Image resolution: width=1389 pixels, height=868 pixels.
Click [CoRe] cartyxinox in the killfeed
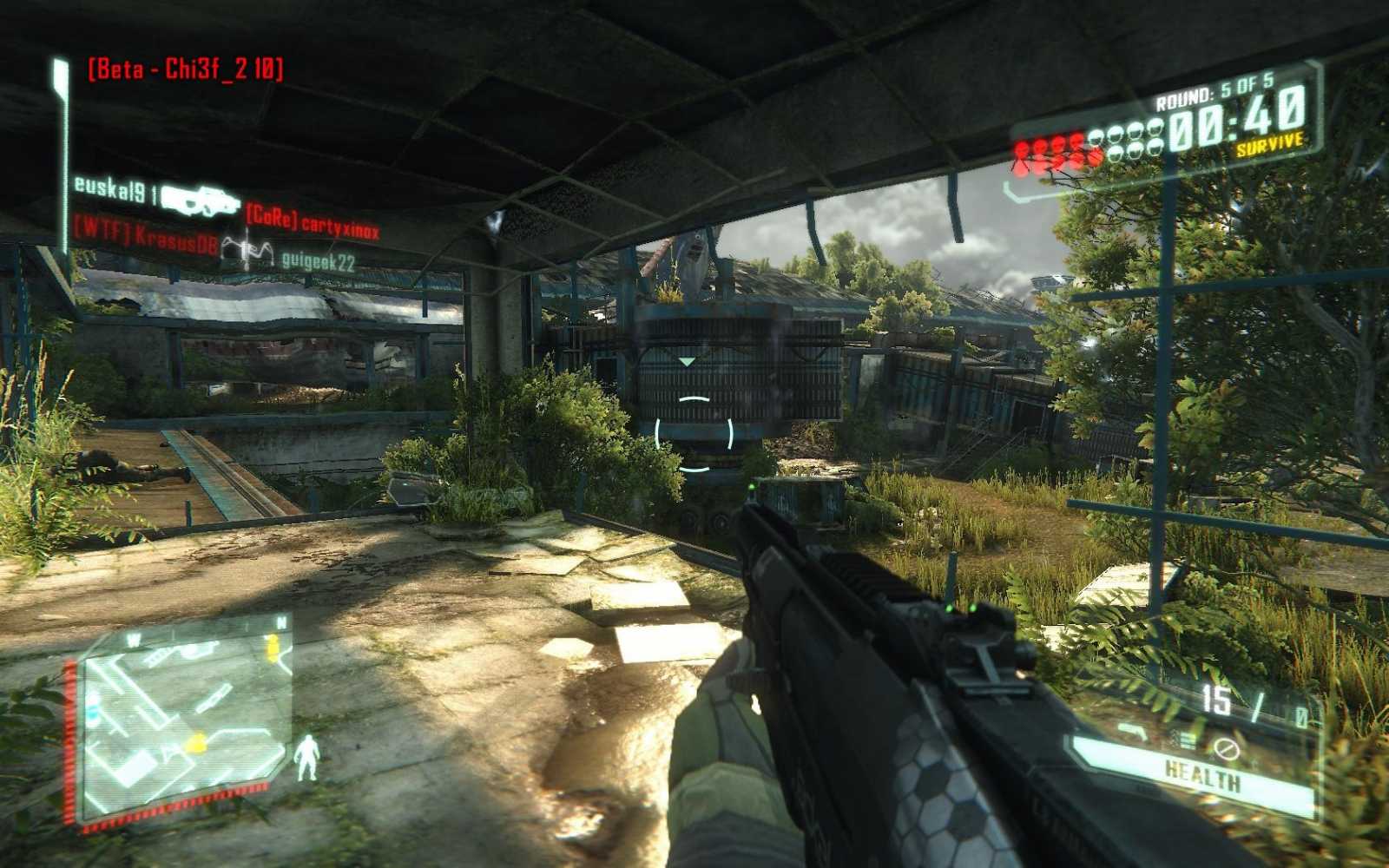click(315, 224)
